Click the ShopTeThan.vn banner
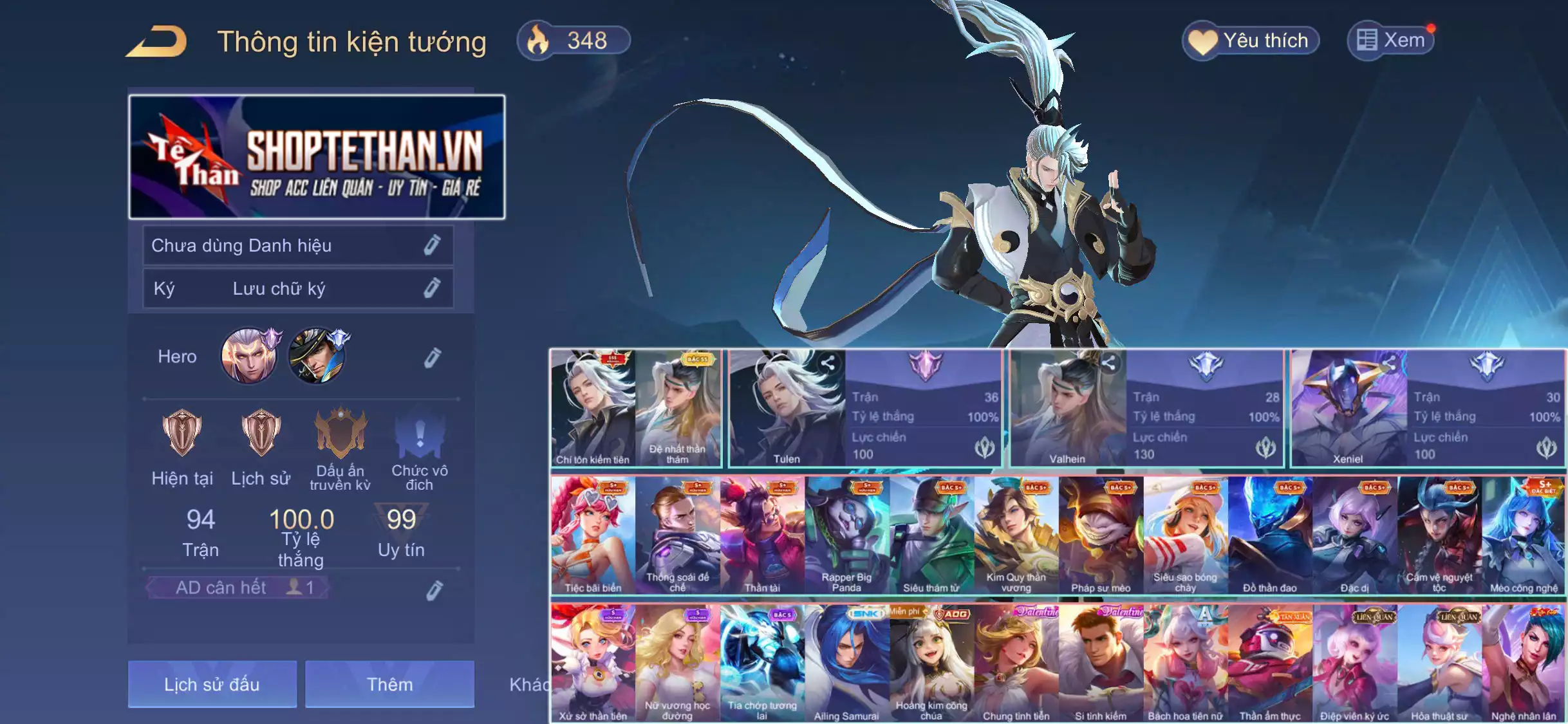Image resolution: width=1568 pixels, height=724 pixels. coord(317,157)
